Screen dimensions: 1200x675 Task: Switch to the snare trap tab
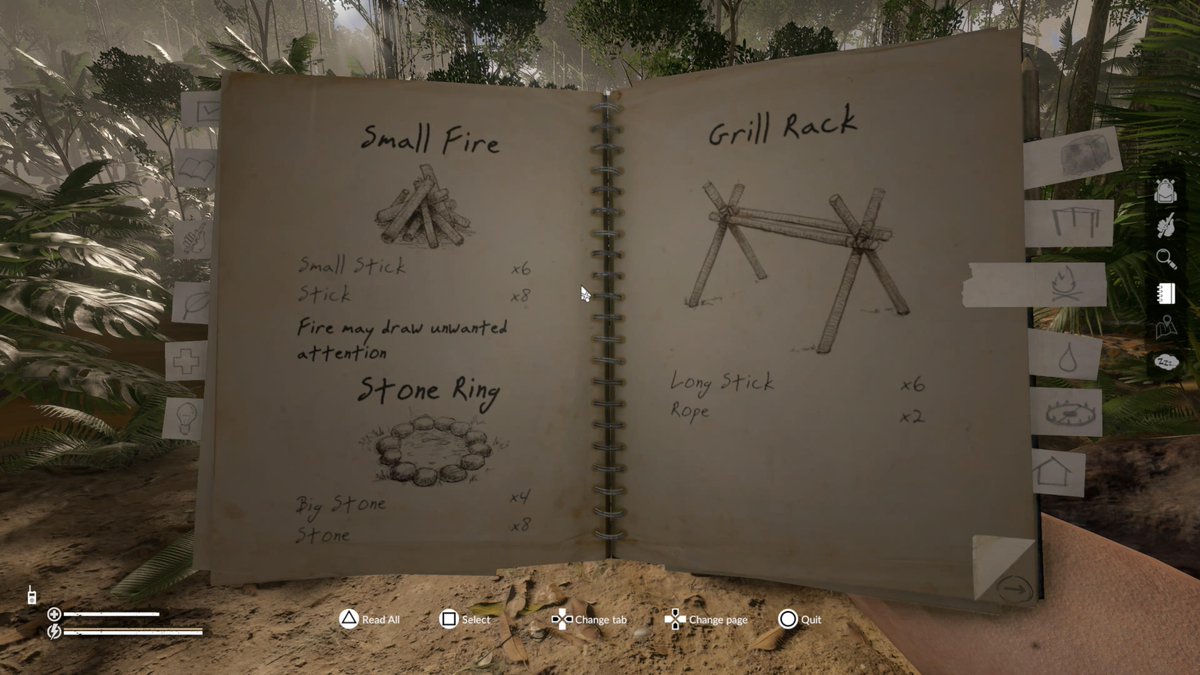[x=1066, y=411]
